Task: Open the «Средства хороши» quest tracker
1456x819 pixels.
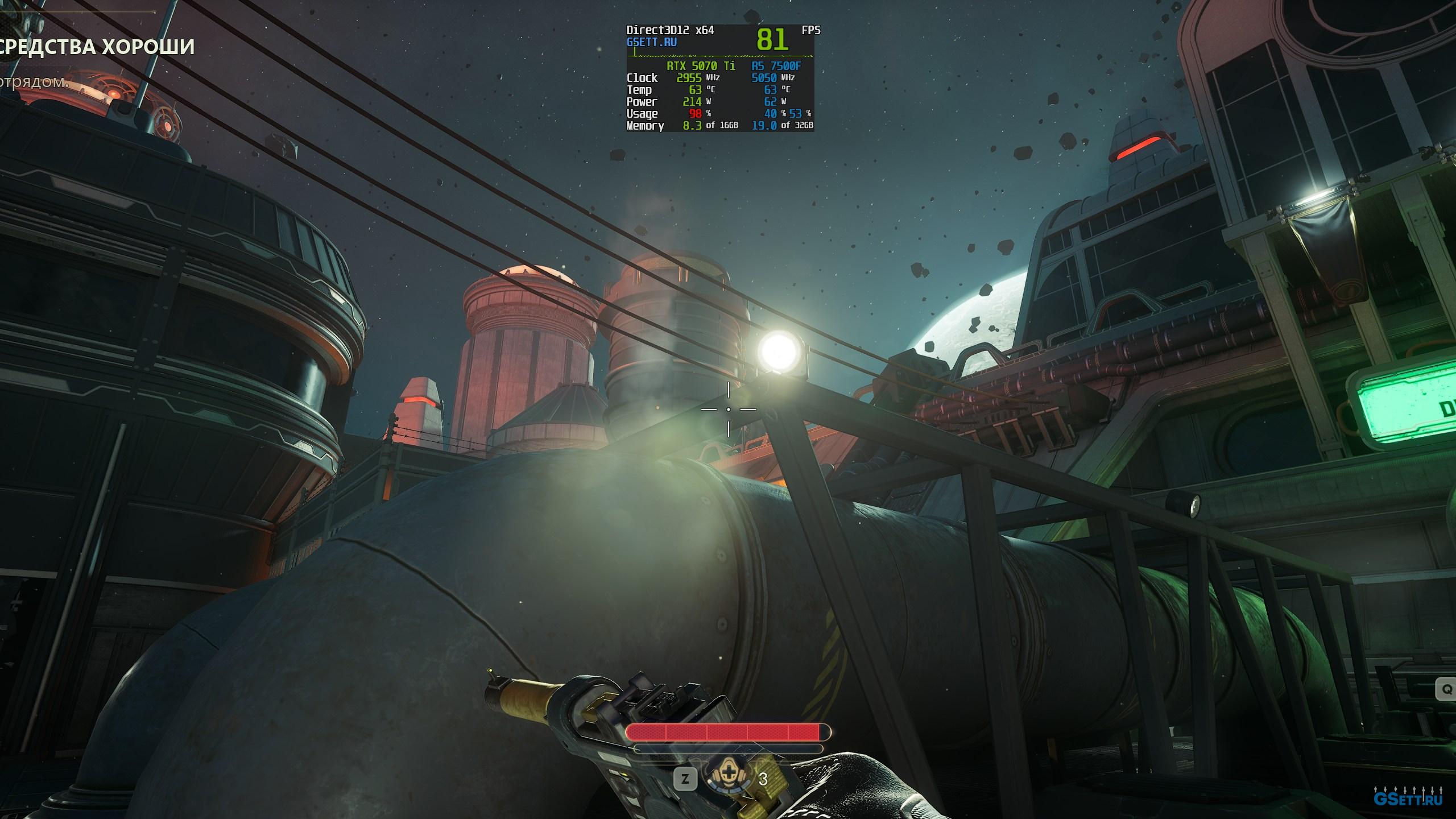Action: [96, 47]
